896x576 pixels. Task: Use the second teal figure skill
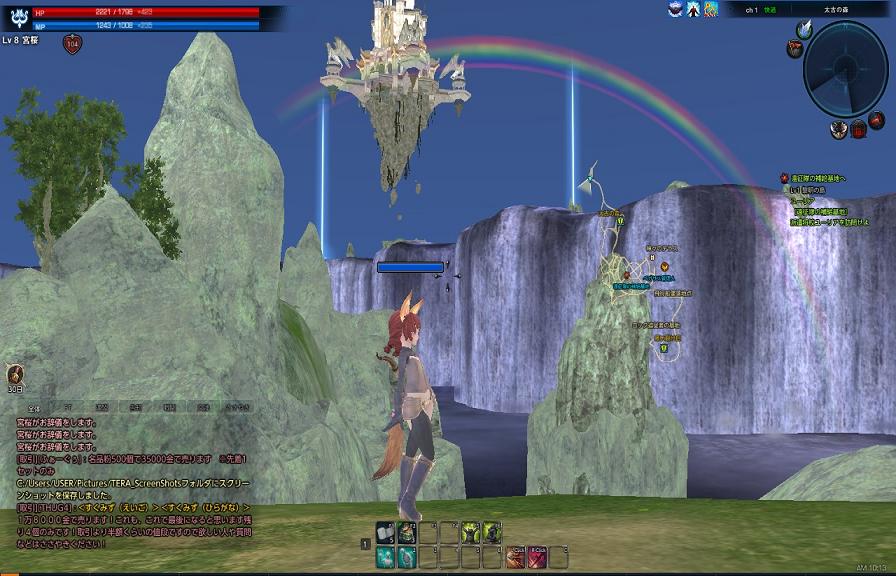pyautogui.click(x=407, y=557)
